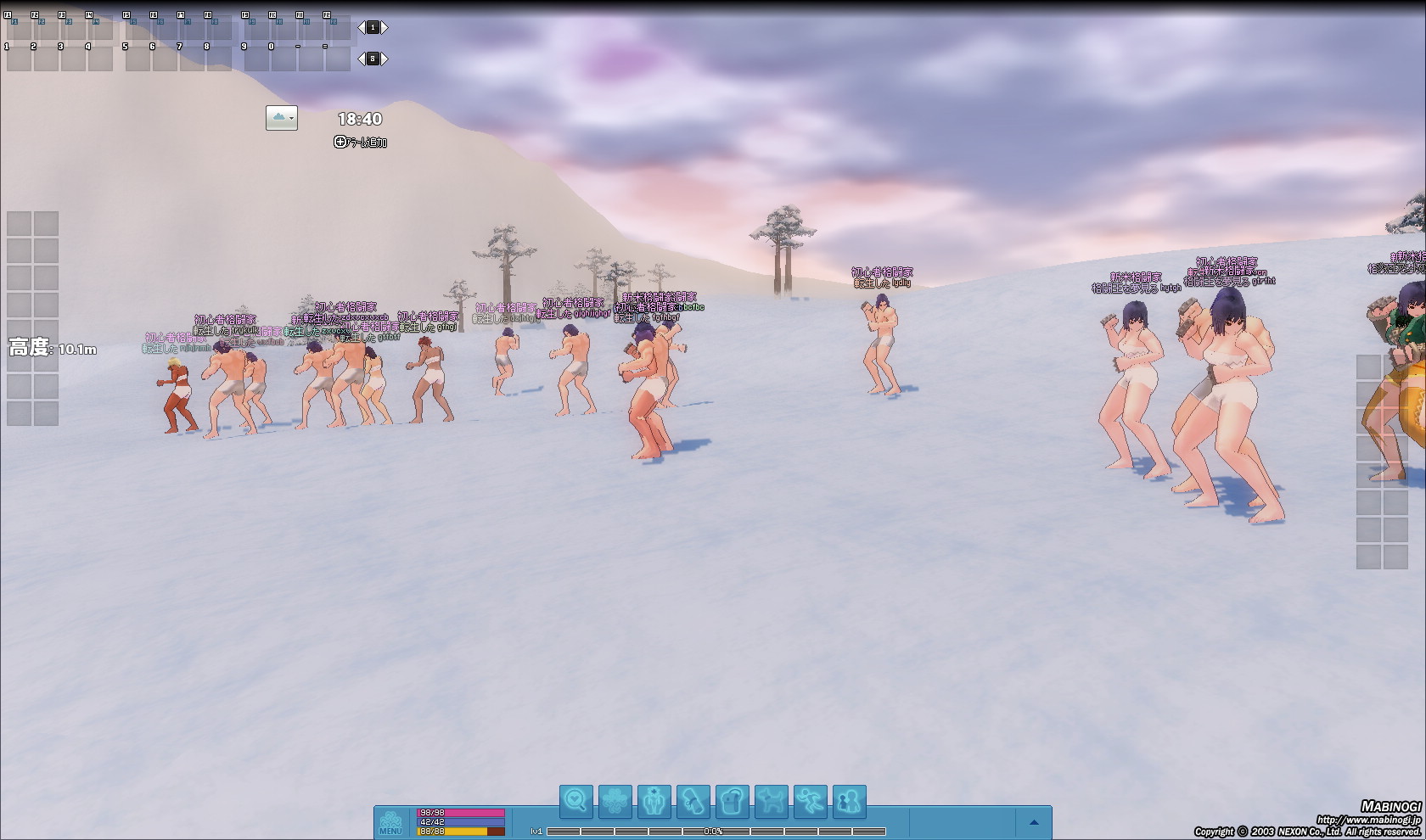Go to the previous page of the lower hotbar
The height and width of the screenshot is (840, 1426).
tap(361, 59)
